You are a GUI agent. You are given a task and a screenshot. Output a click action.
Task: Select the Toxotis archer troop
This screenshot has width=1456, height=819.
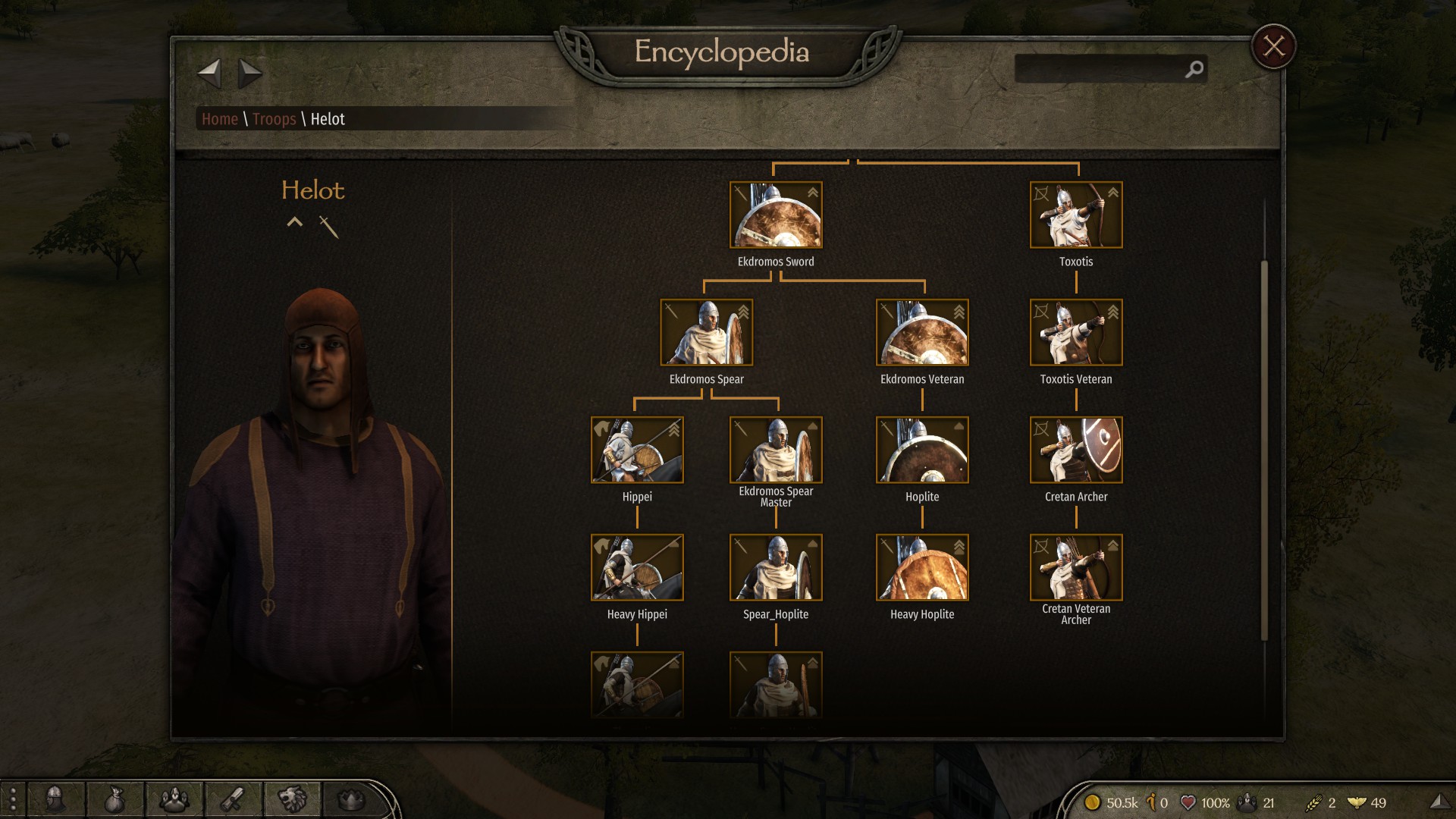tap(1076, 215)
